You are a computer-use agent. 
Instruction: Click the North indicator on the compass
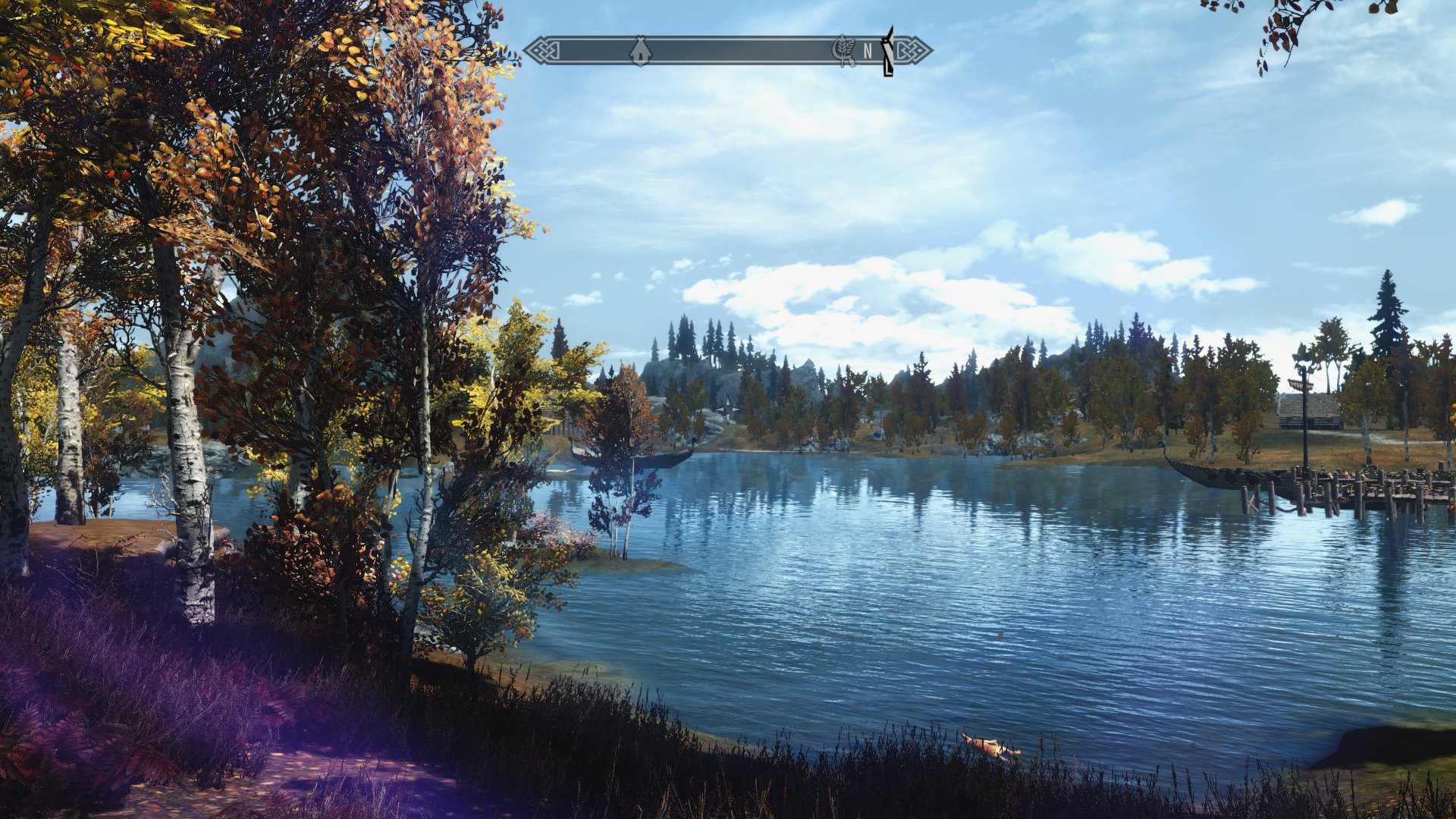pyautogui.click(x=868, y=52)
